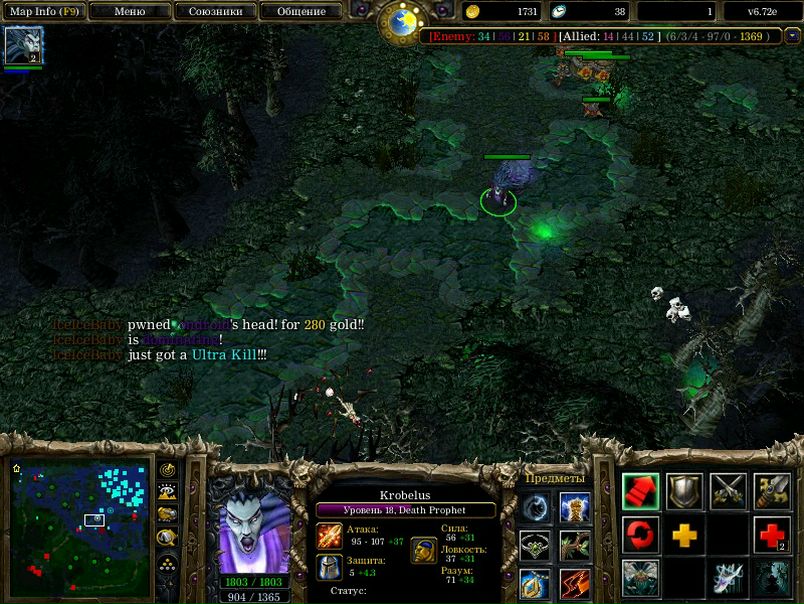Activate the crossed swords command

point(728,491)
